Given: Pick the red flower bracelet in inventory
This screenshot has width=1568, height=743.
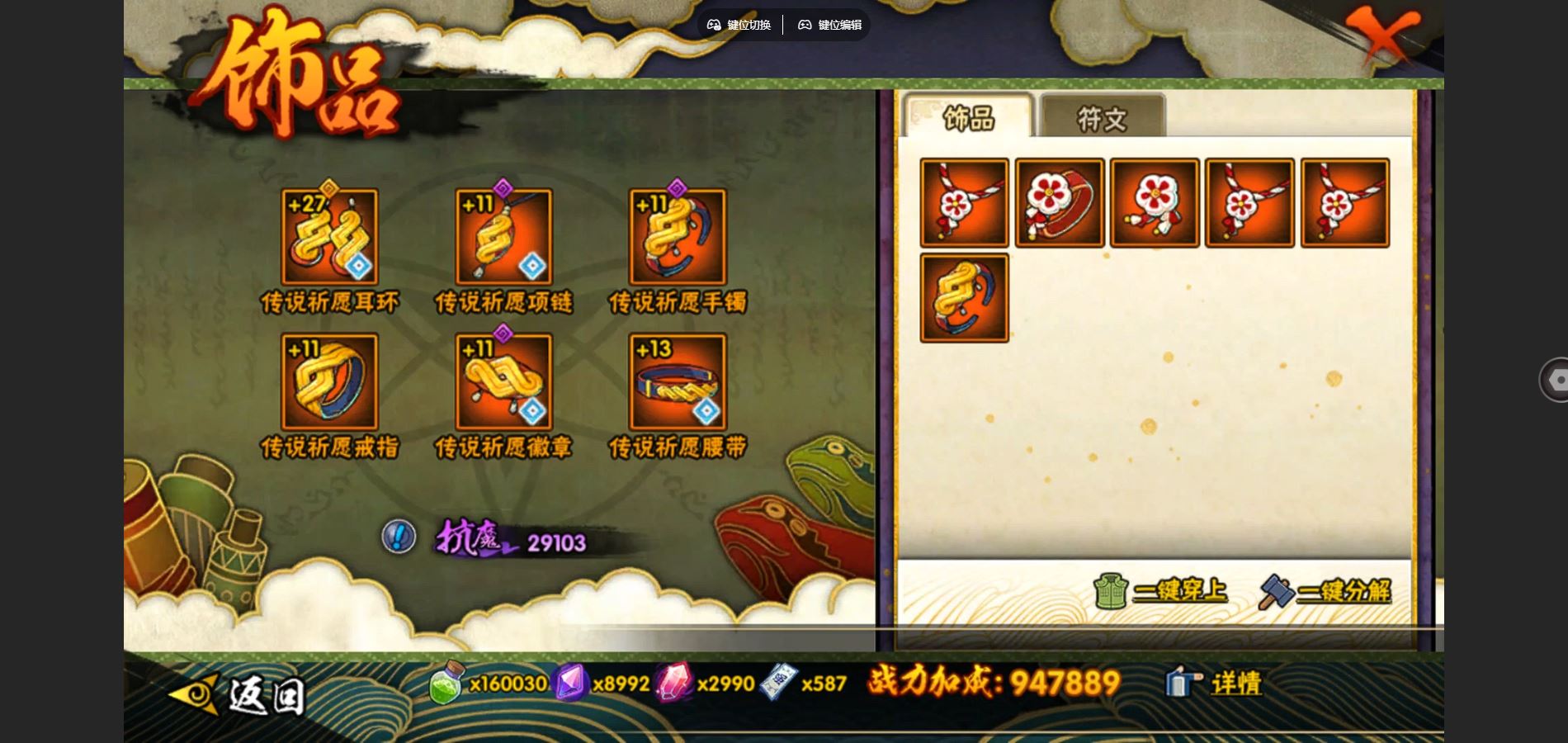Looking at the screenshot, I should coord(1060,203).
